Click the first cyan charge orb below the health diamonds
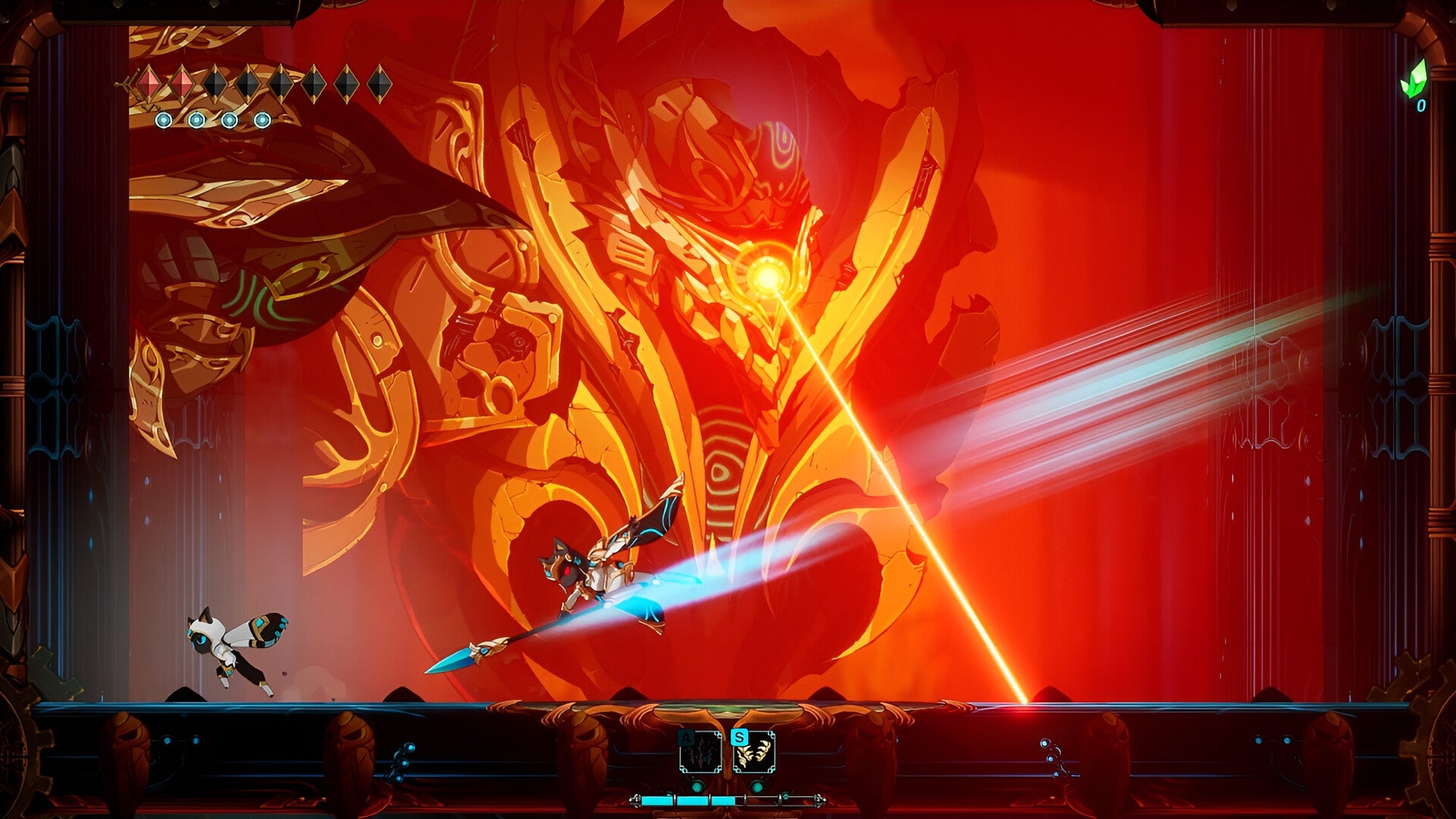 click(x=163, y=121)
